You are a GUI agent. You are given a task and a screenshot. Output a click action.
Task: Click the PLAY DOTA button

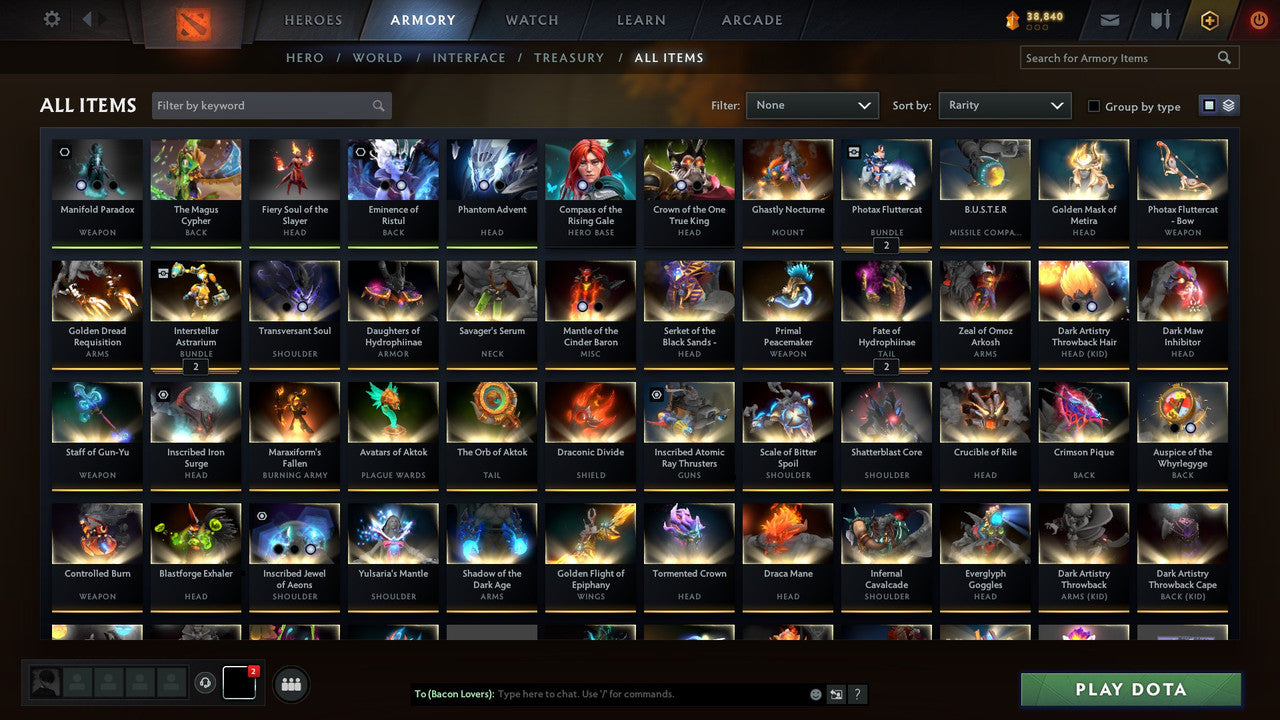click(1130, 690)
